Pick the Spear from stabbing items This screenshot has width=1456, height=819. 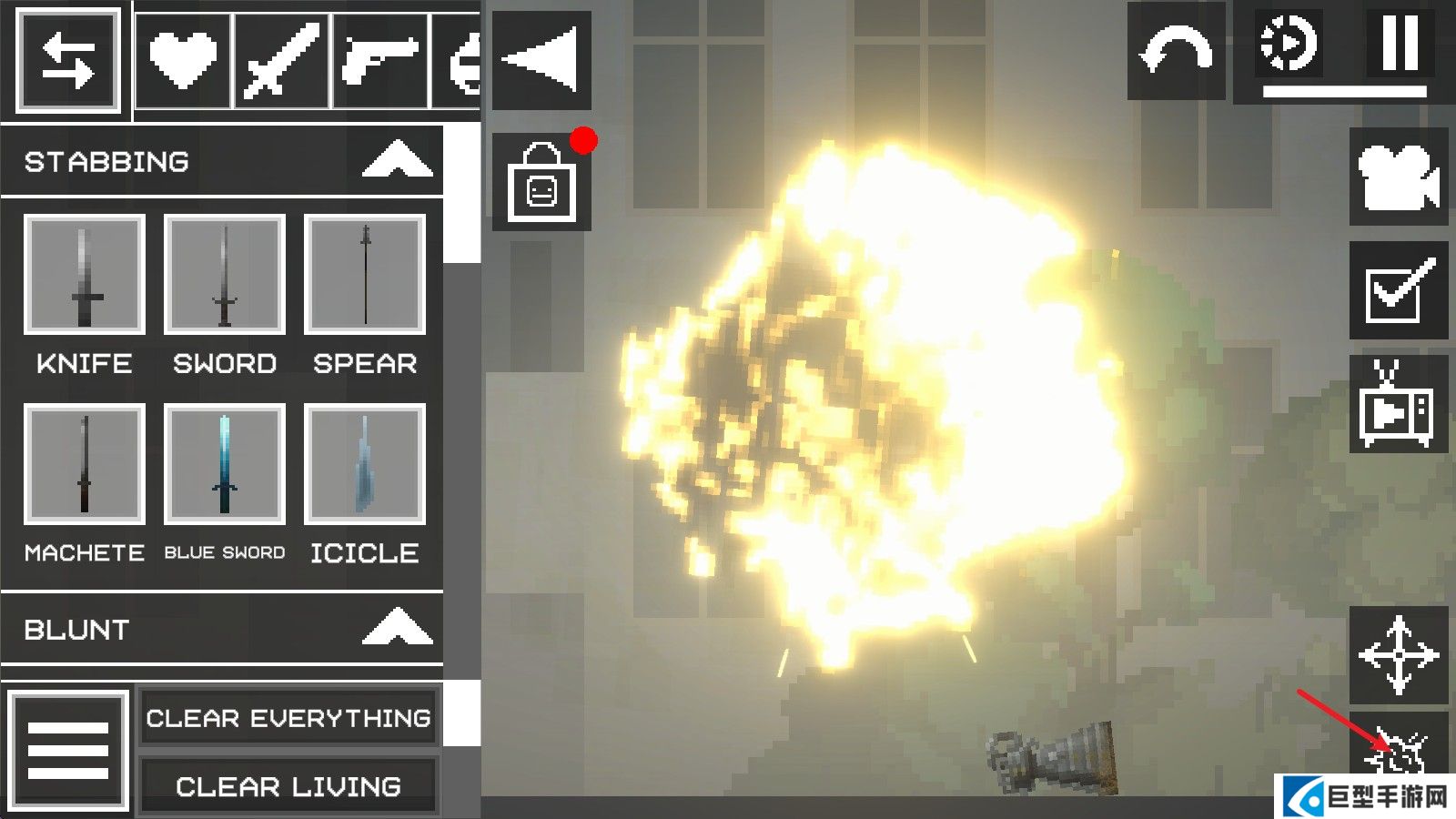[364, 275]
